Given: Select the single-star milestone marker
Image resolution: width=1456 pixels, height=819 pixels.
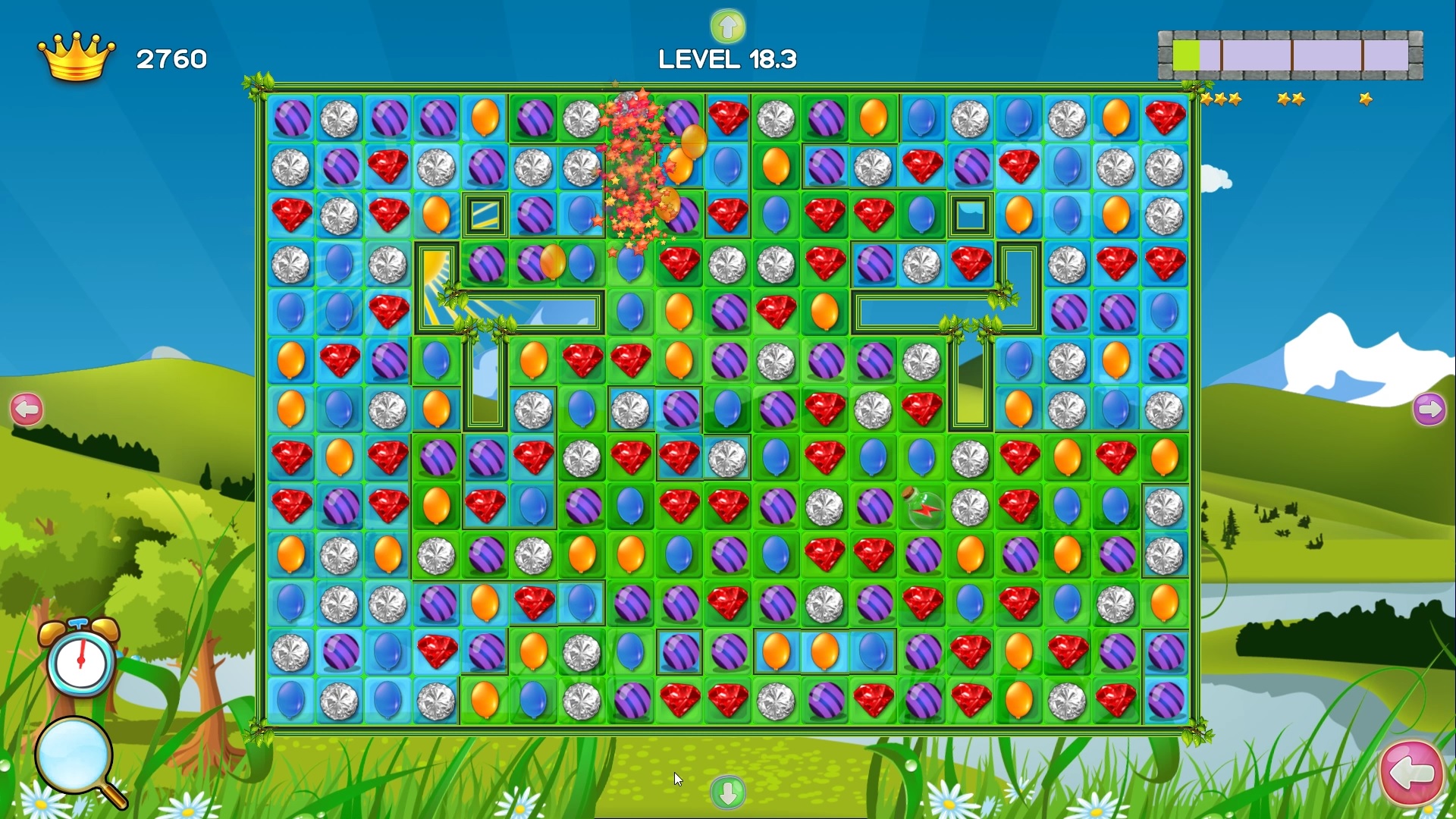Looking at the screenshot, I should pos(1365,97).
